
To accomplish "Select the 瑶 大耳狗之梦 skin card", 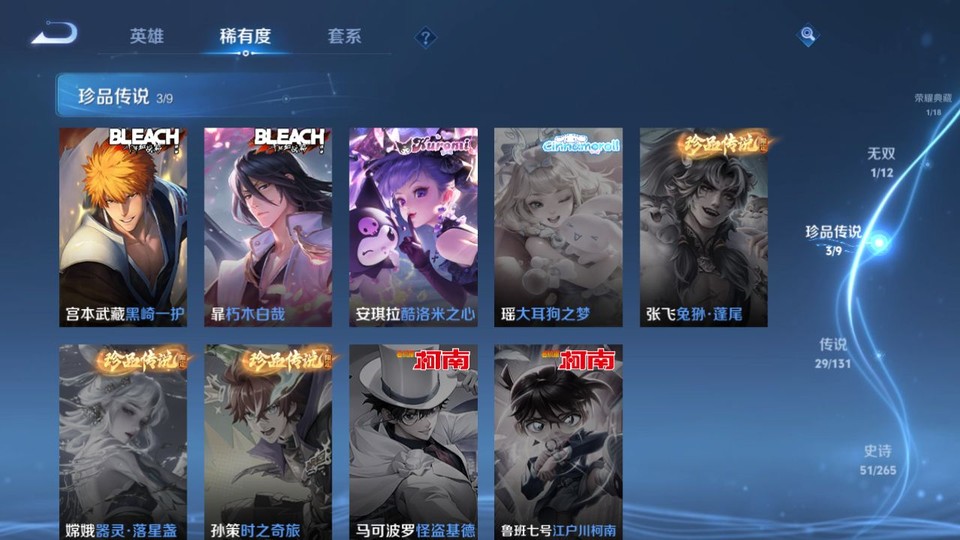I will point(558,227).
